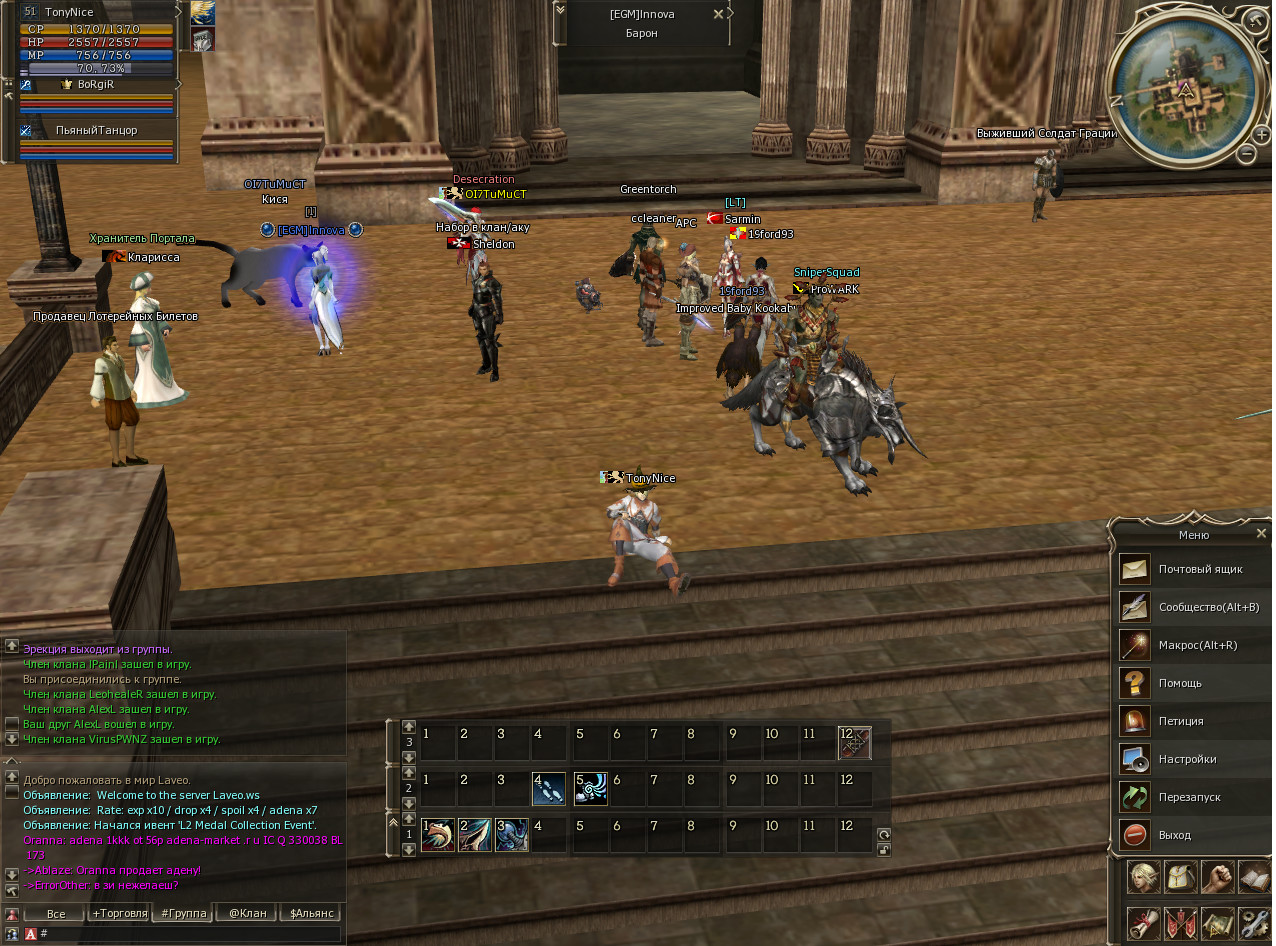Open the backpack inventory icon

click(1180, 877)
